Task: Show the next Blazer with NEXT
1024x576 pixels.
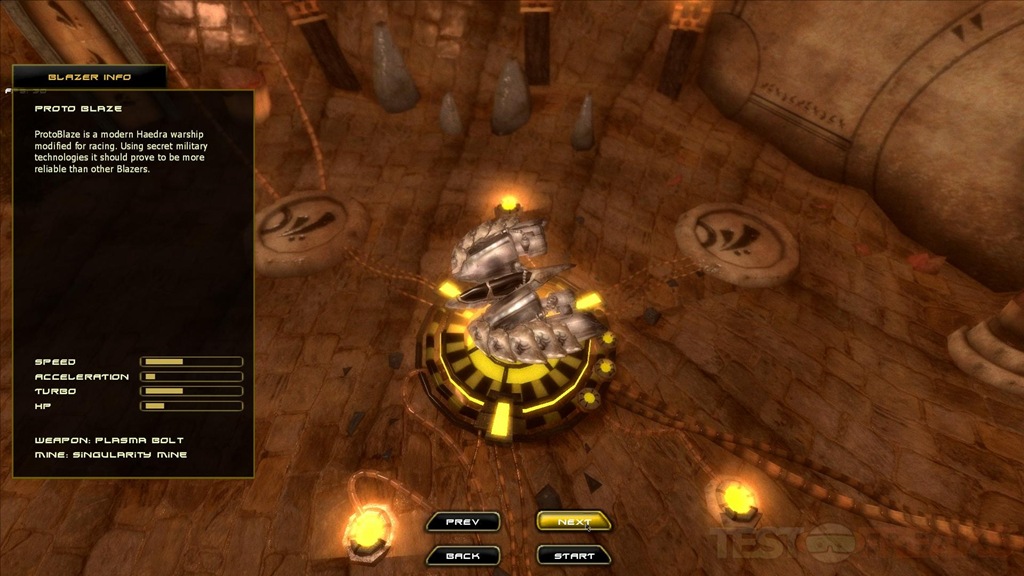Action: [573, 521]
